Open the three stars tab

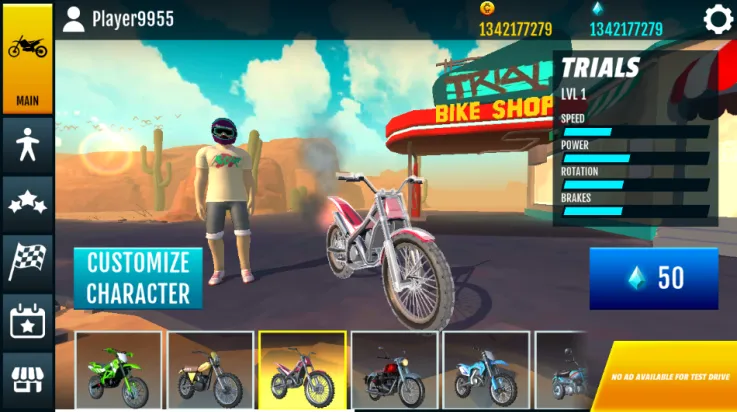27,204
